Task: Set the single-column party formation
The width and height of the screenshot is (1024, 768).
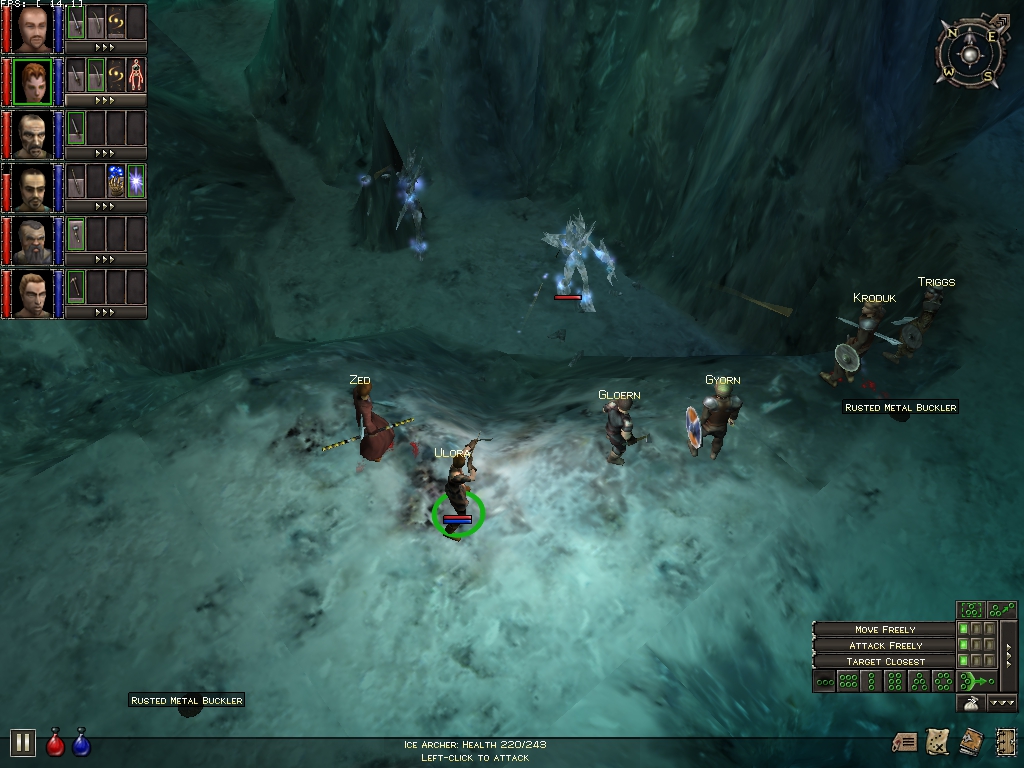Action: tap(871, 682)
